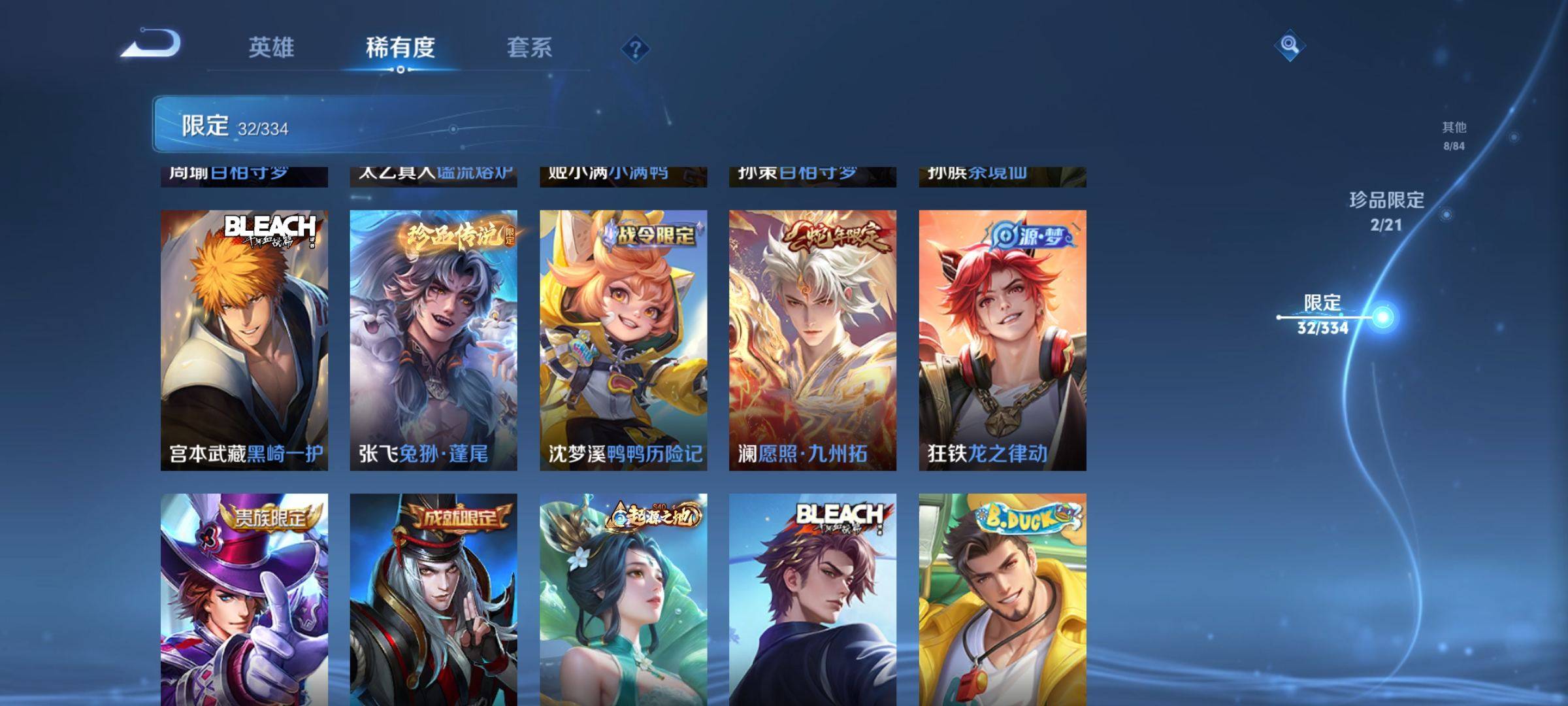Choose the 张飞 兔狲·蓬尾 skin card

(x=433, y=340)
